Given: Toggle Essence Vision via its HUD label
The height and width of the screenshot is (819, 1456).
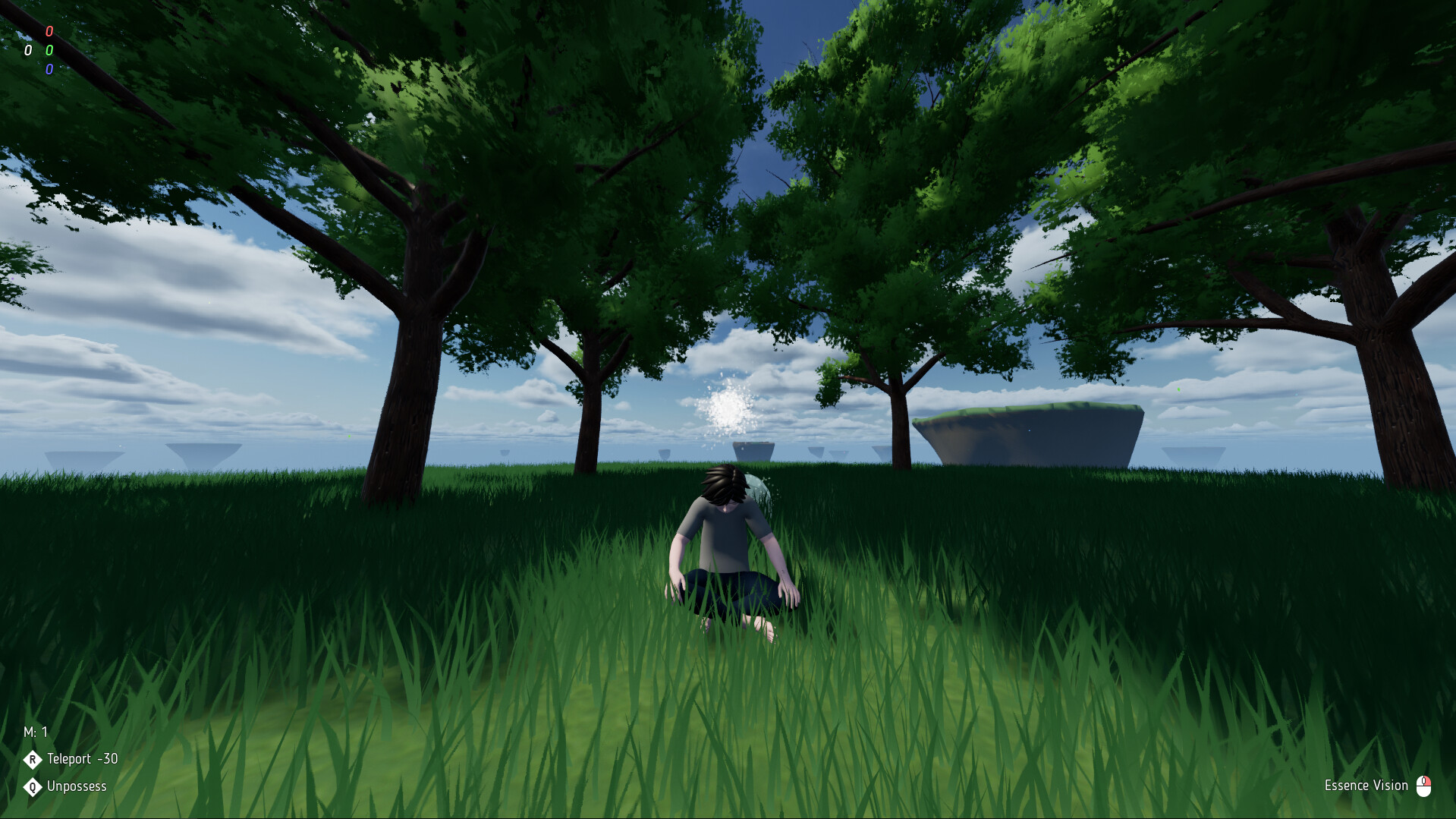Looking at the screenshot, I should pyautogui.click(x=1366, y=786).
